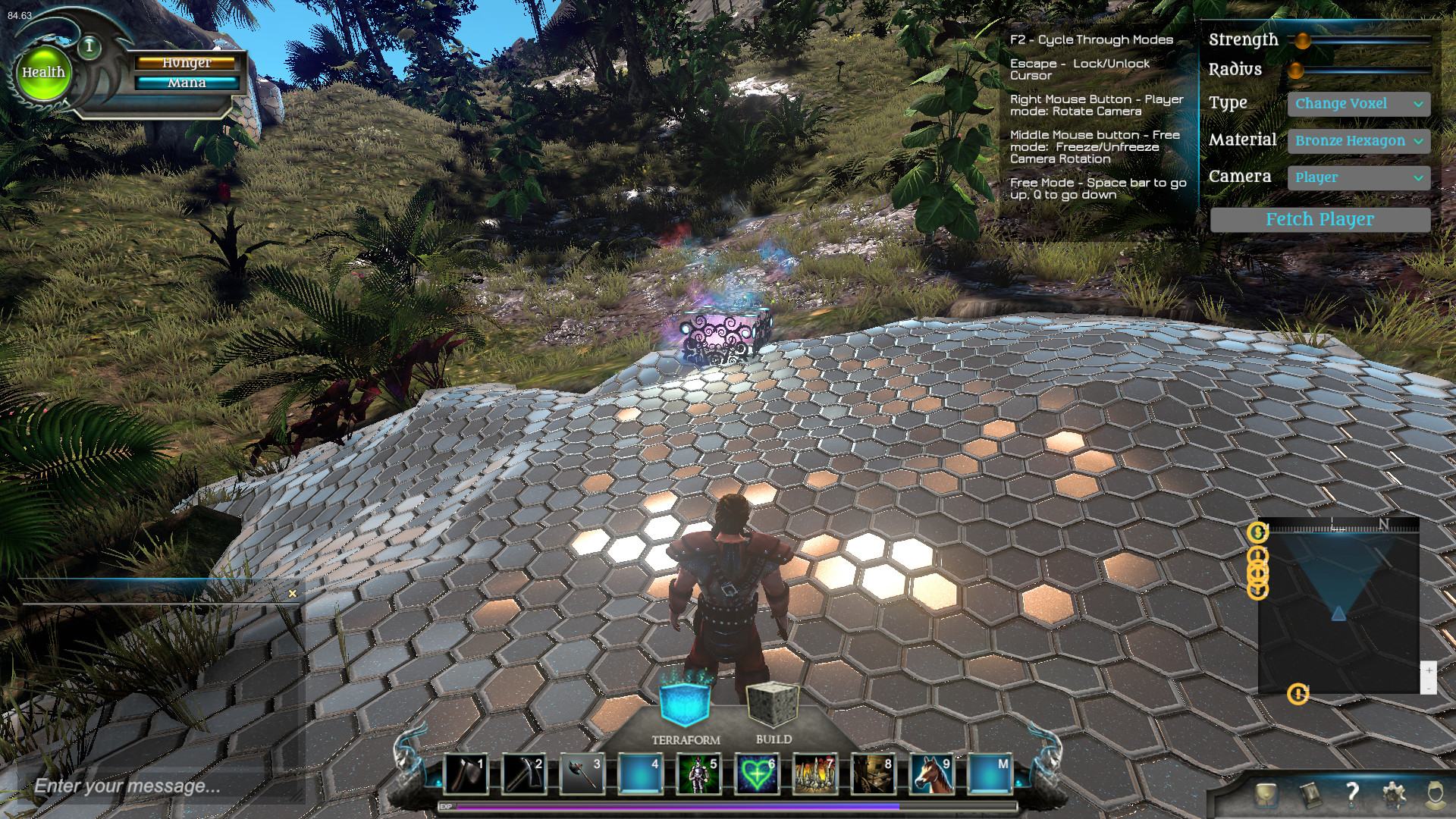Image resolution: width=1456 pixels, height=819 pixels.
Task: Zoom in the minimap with plus button
Action: 1429,670
